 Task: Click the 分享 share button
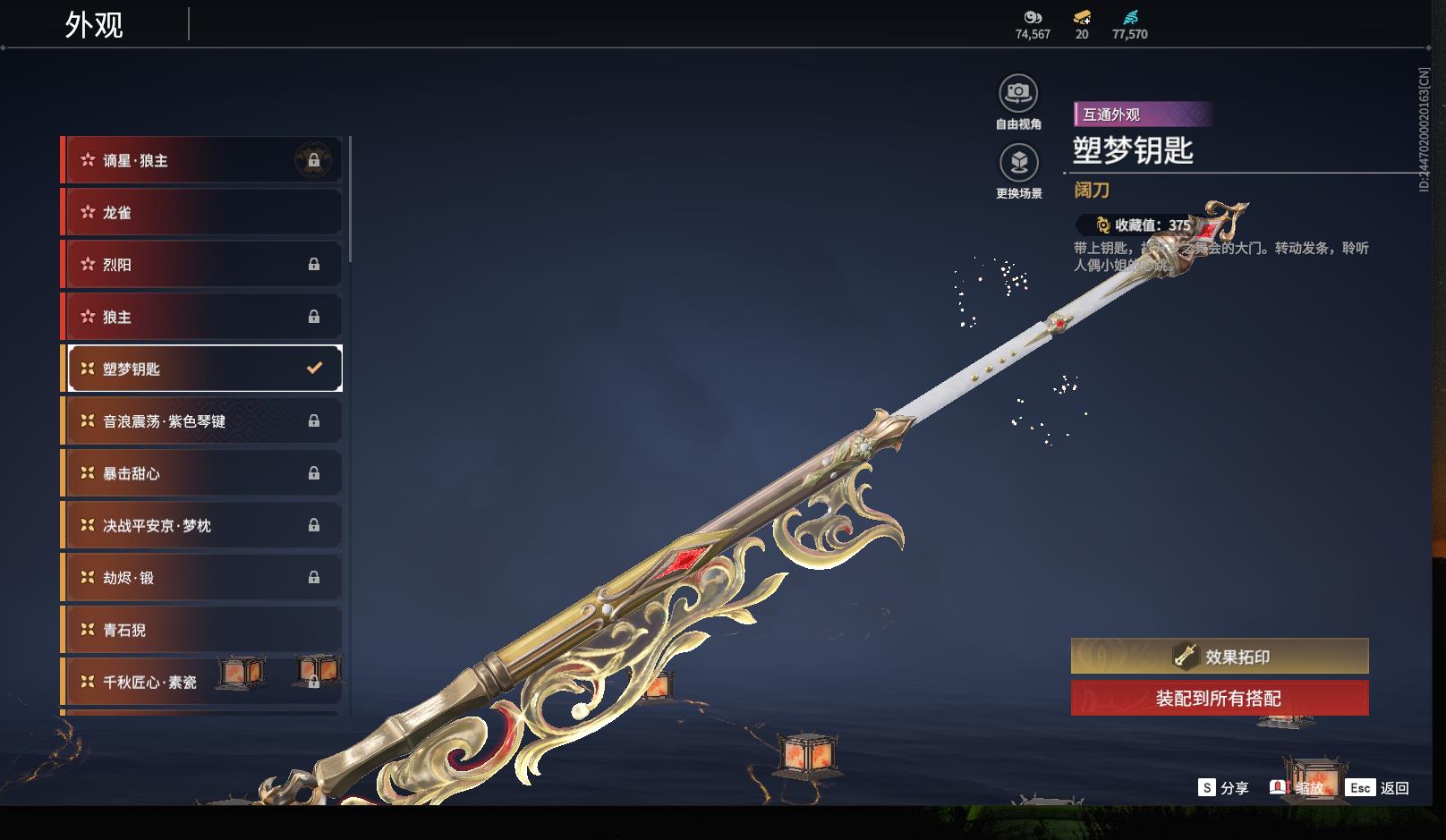tap(1223, 788)
